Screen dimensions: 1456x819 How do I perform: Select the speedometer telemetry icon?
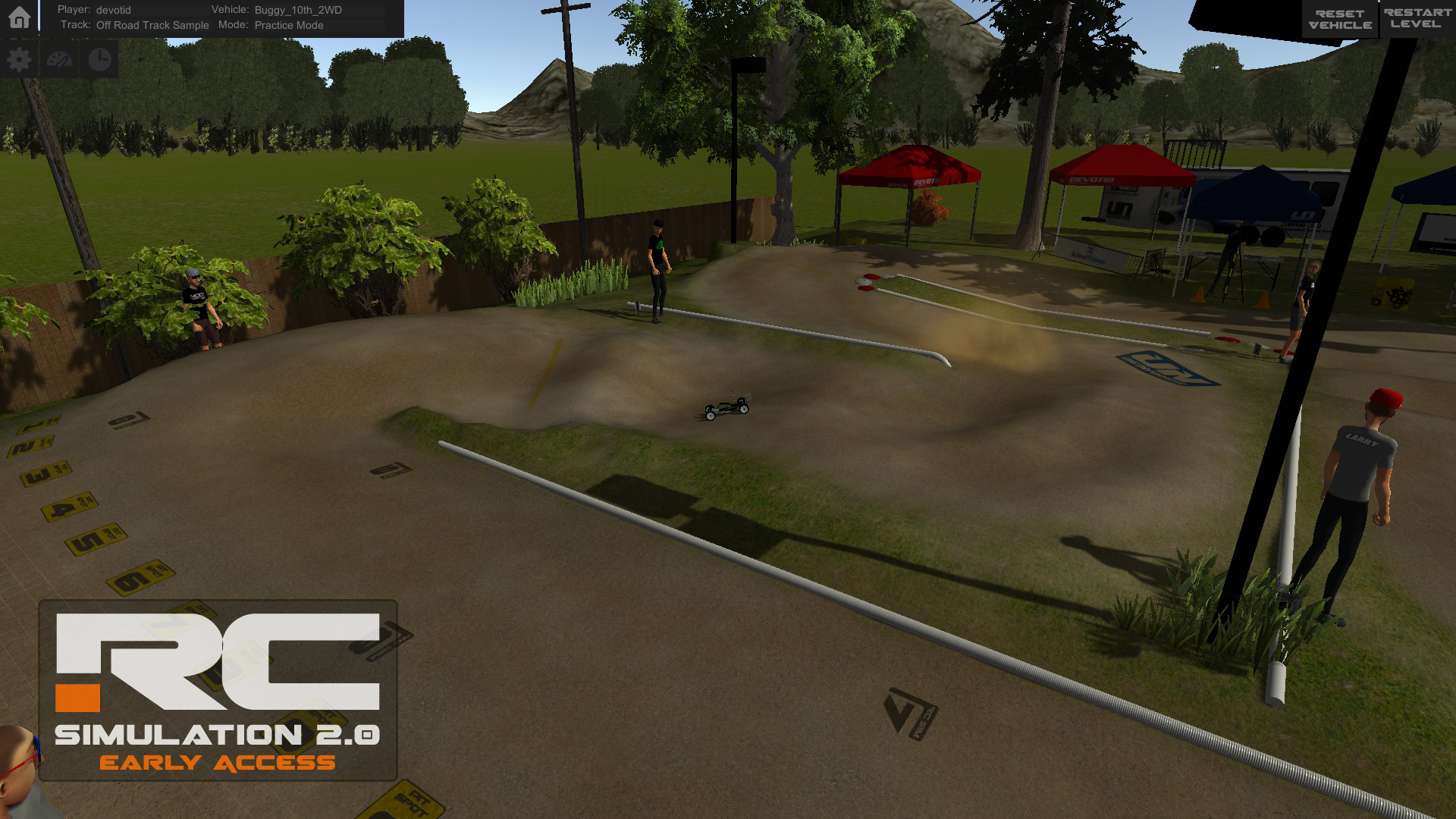[59, 58]
